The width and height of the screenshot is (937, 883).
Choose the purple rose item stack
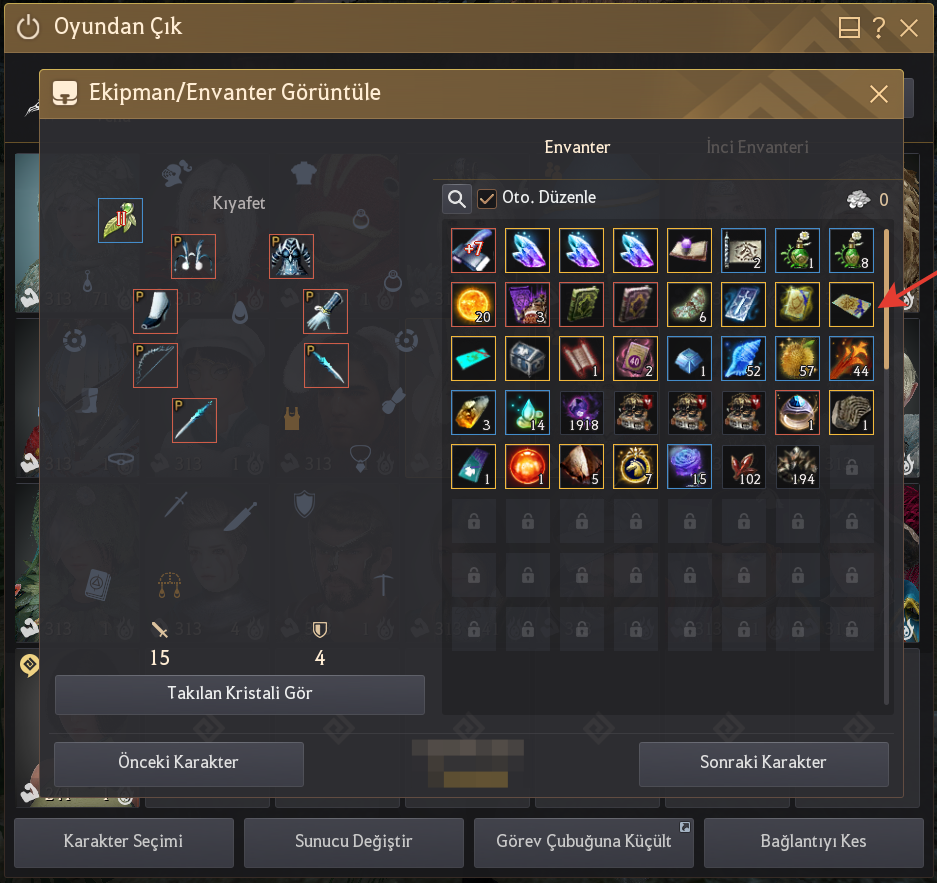pos(689,466)
